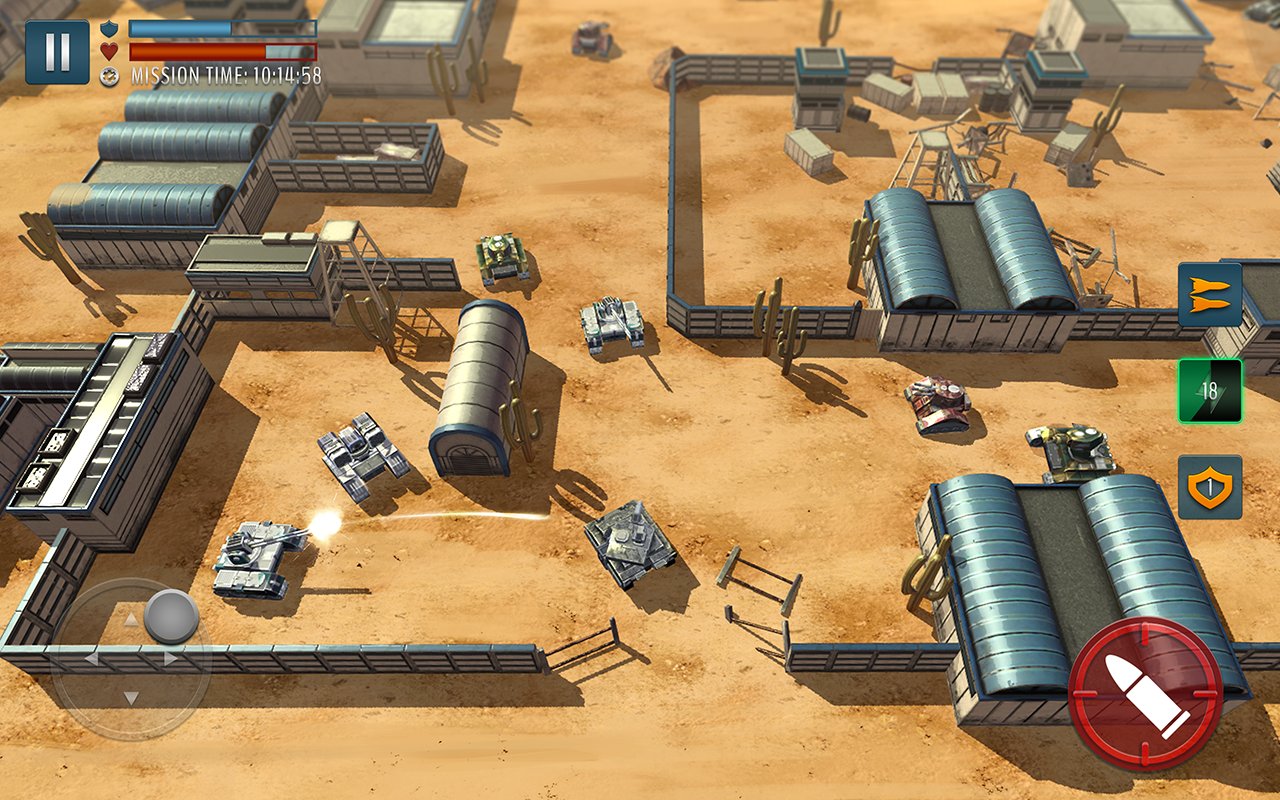Screen dimensions: 1280x800
Task: Activate the orange shield ability
Action: tap(1209, 487)
